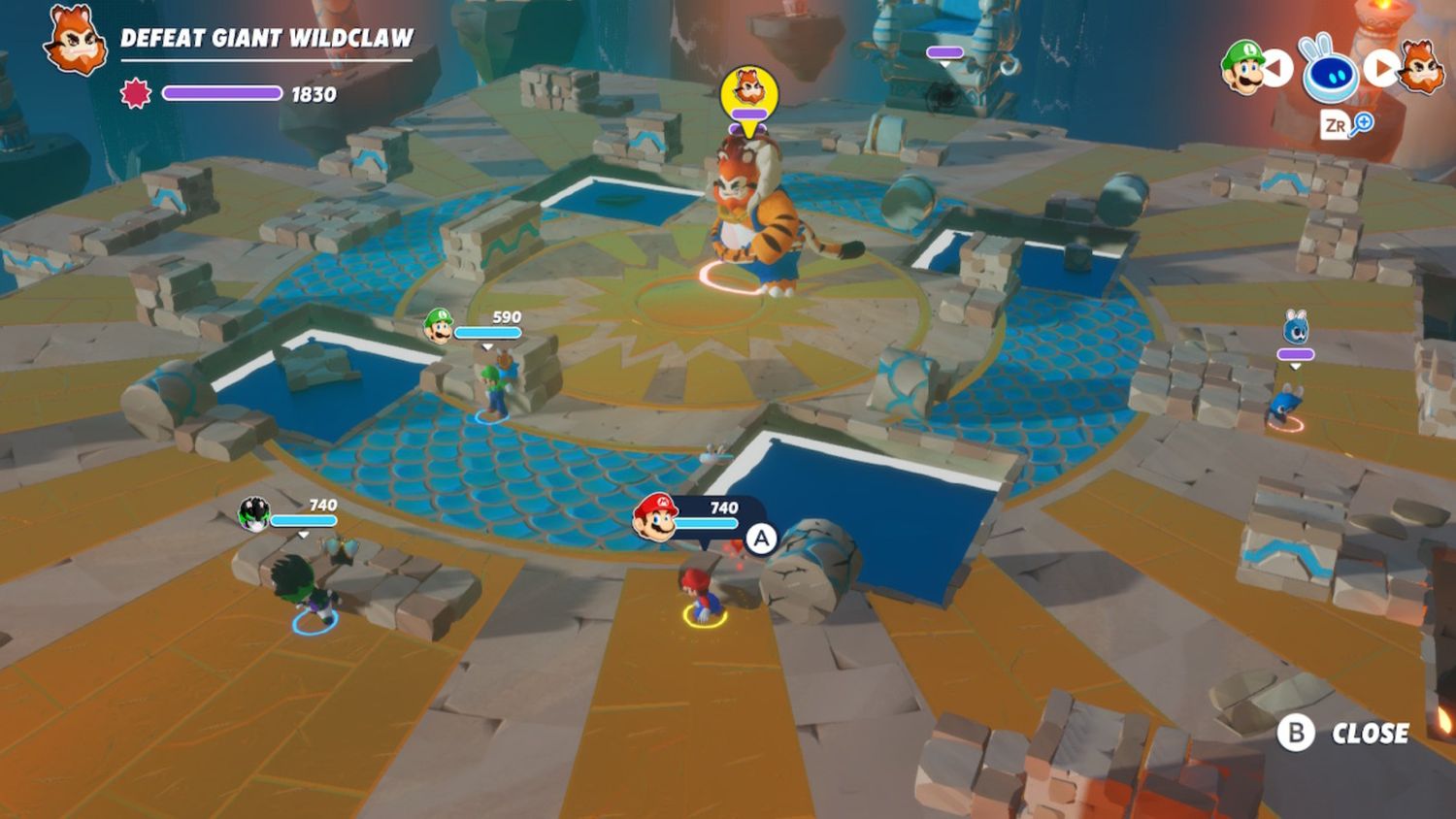This screenshot has height=819, width=1456.
Task: Activate the magnifying glass inspect icon
Action: 1363,123
